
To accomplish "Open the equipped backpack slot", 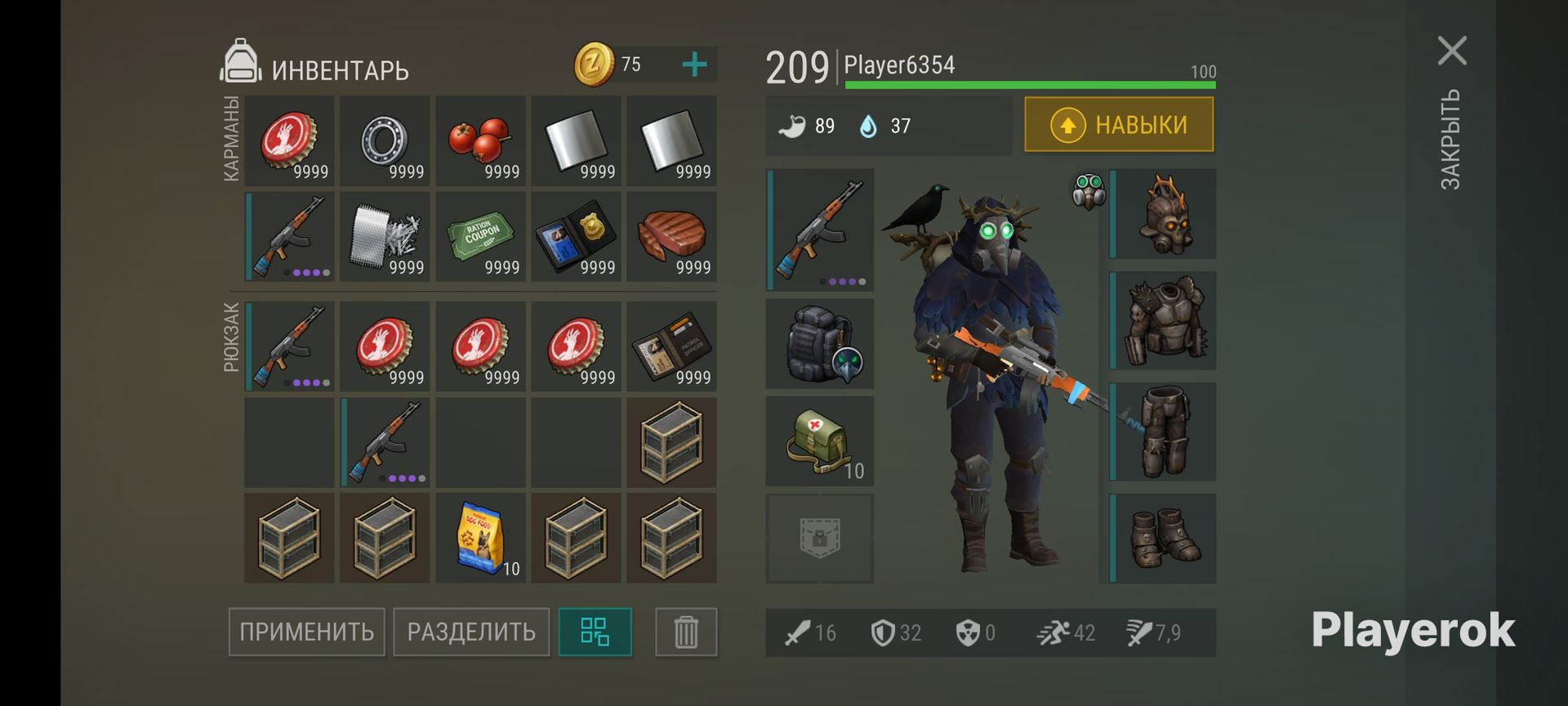I will tap(820, 344).
